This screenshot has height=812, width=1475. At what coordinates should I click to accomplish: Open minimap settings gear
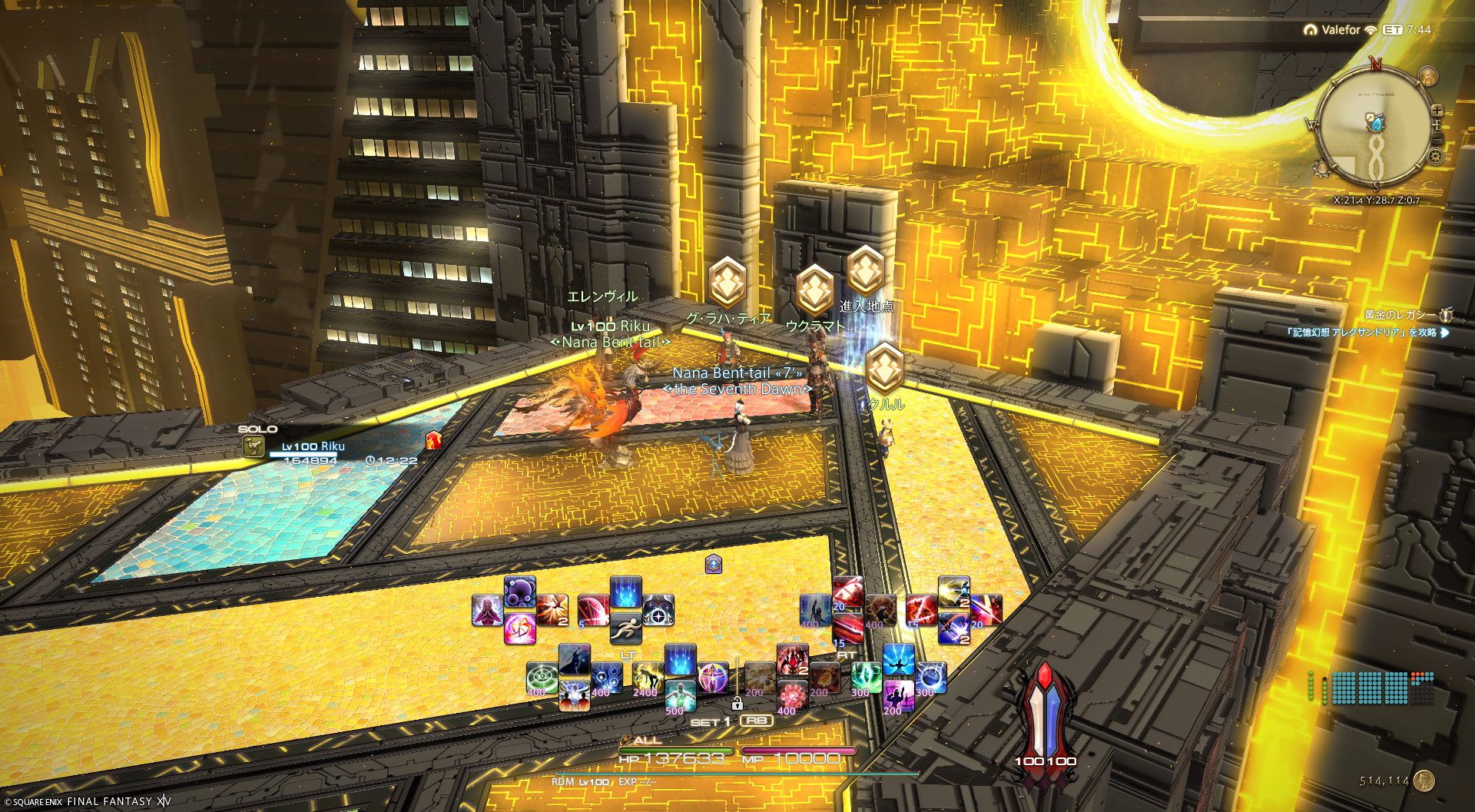point(1435,157)
